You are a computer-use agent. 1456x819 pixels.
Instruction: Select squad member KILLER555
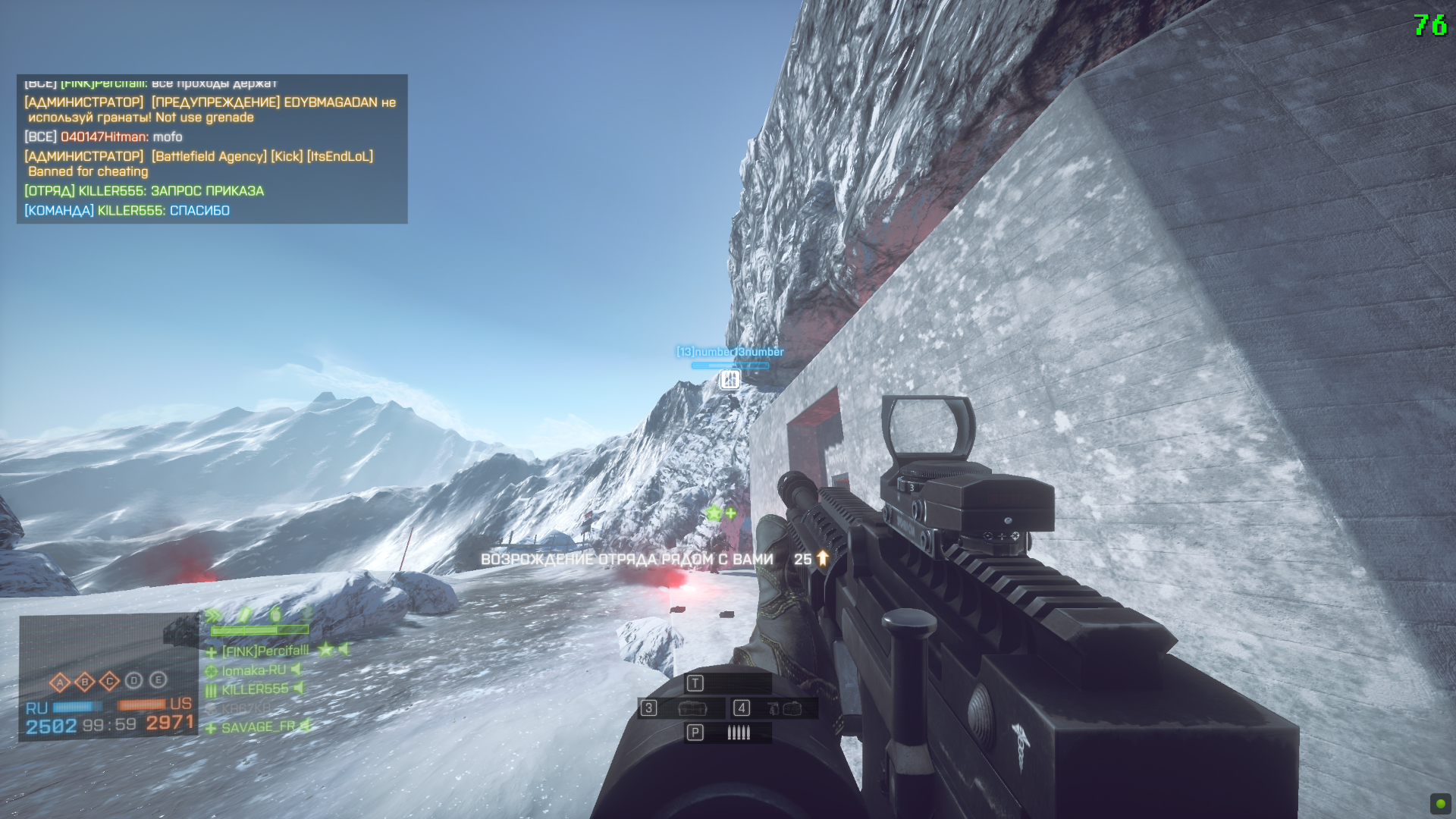255,689
